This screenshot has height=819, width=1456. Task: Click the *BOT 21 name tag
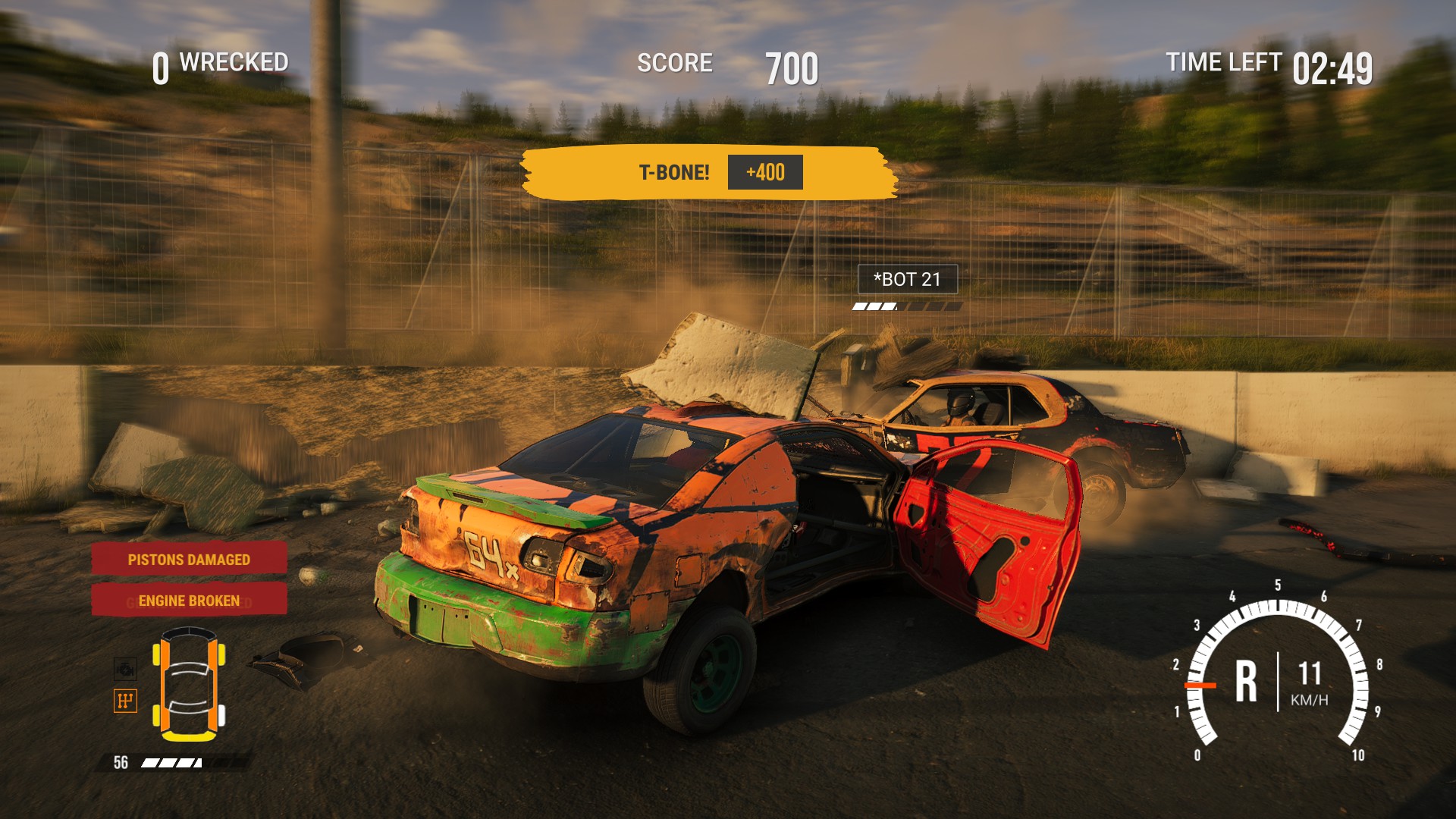907,279
